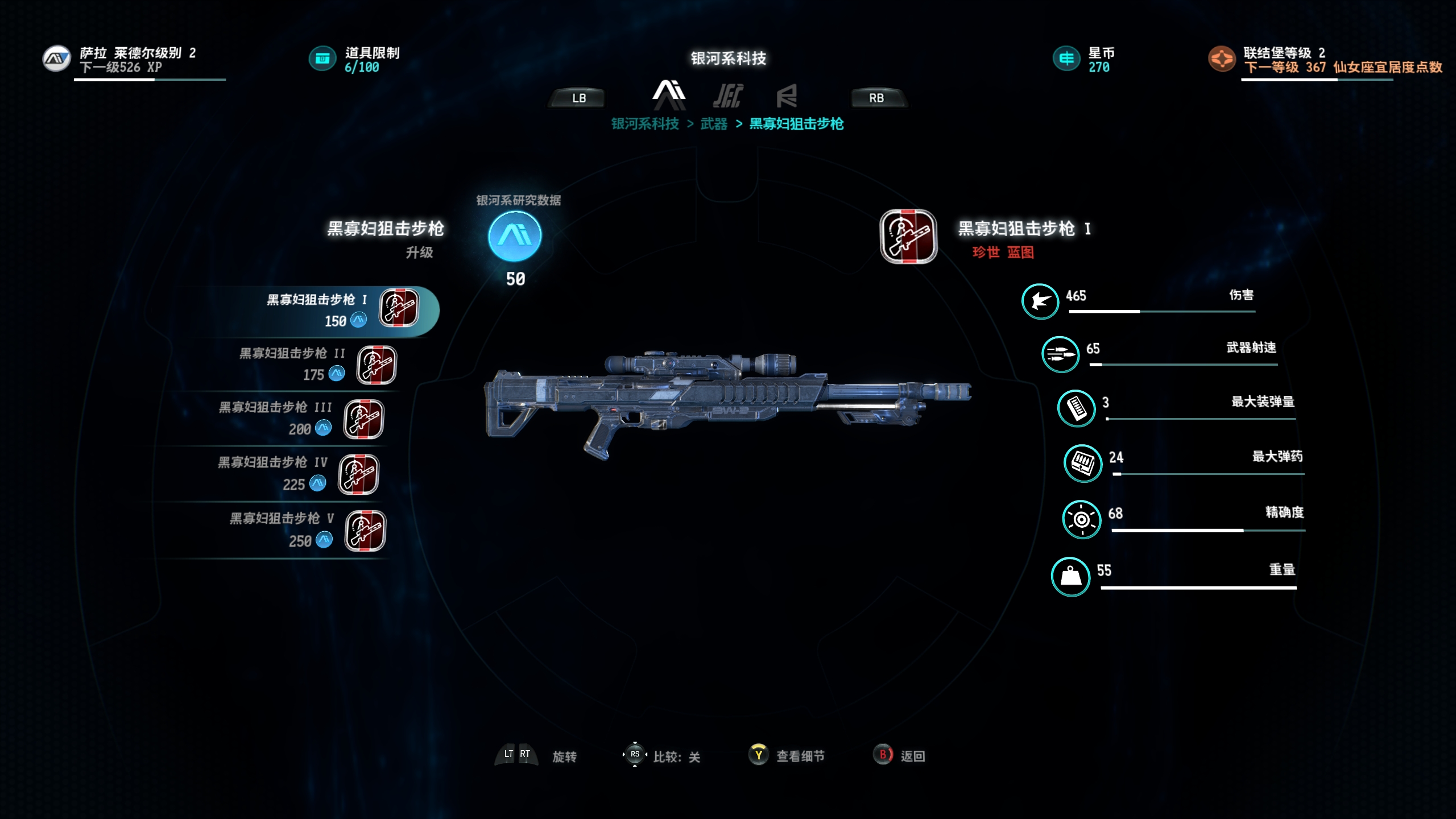Select 黑寡妇狙击步枪 I blueprint row
The image size is (1456, 819).
click(x=341, y=310)
